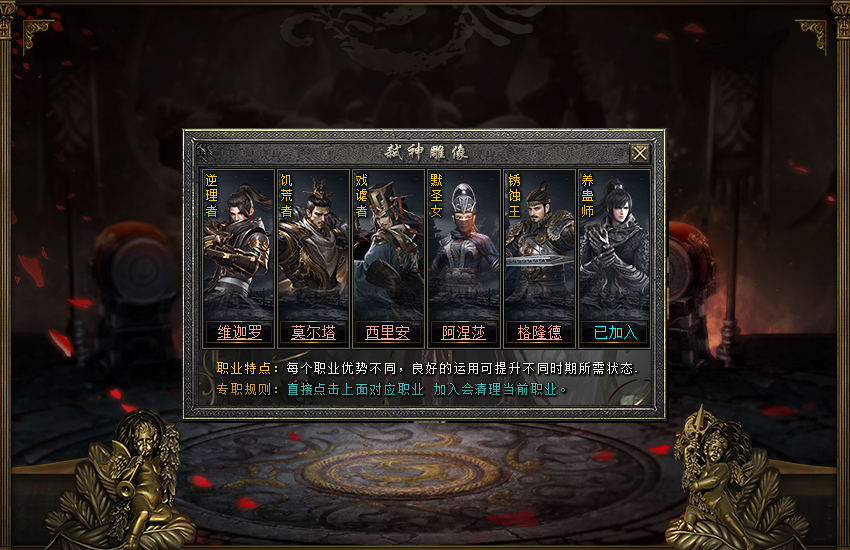
Task: Click the 已加入 joined status button
Action: (614, 332)
